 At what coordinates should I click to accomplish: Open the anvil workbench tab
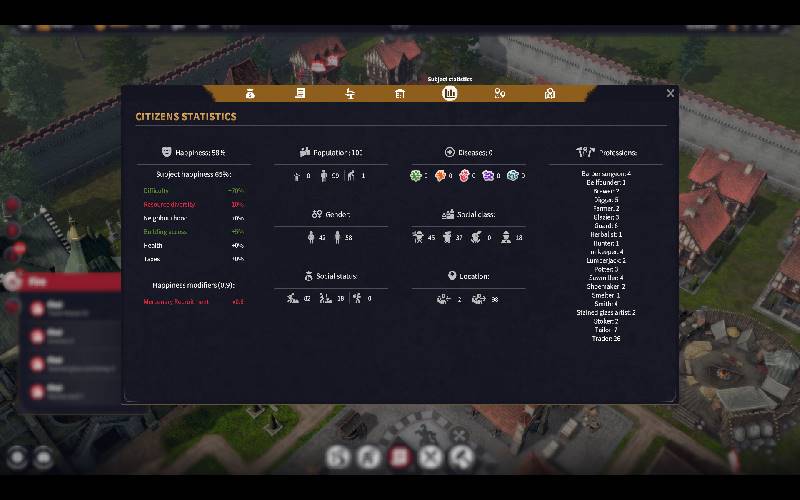tap(350, 94)
